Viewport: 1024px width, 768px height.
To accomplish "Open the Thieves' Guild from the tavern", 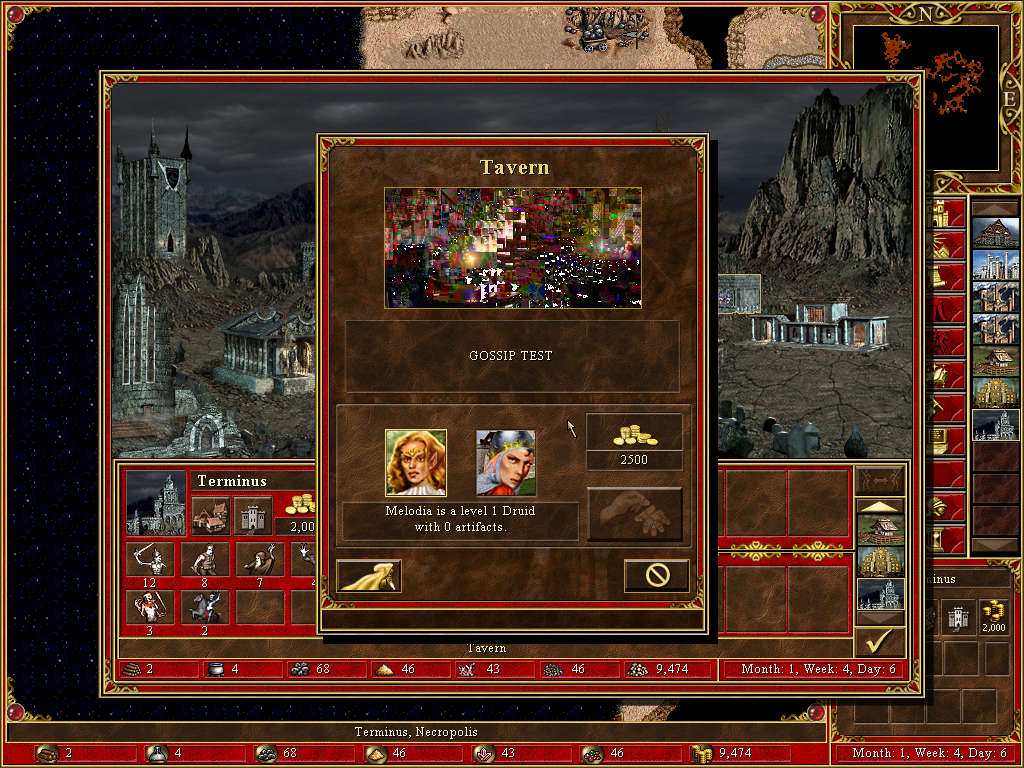I will (x=369, y=576).
